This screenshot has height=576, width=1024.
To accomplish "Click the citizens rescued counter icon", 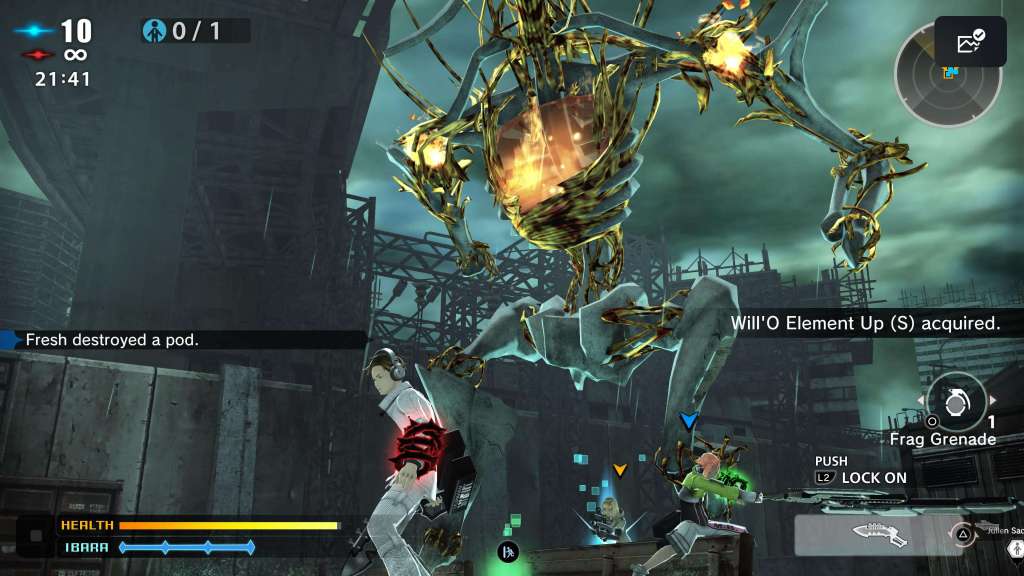I will [x=154, y=31].
